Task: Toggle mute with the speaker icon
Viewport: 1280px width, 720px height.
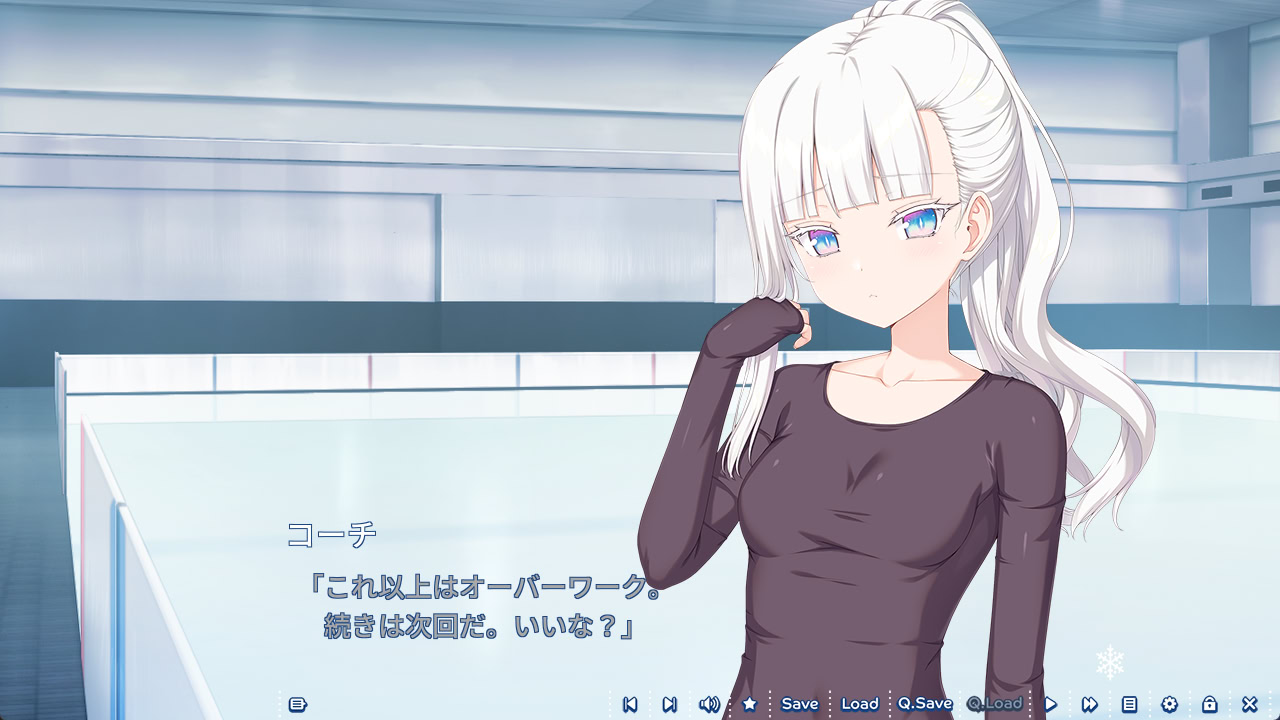Action: (709, 704)
